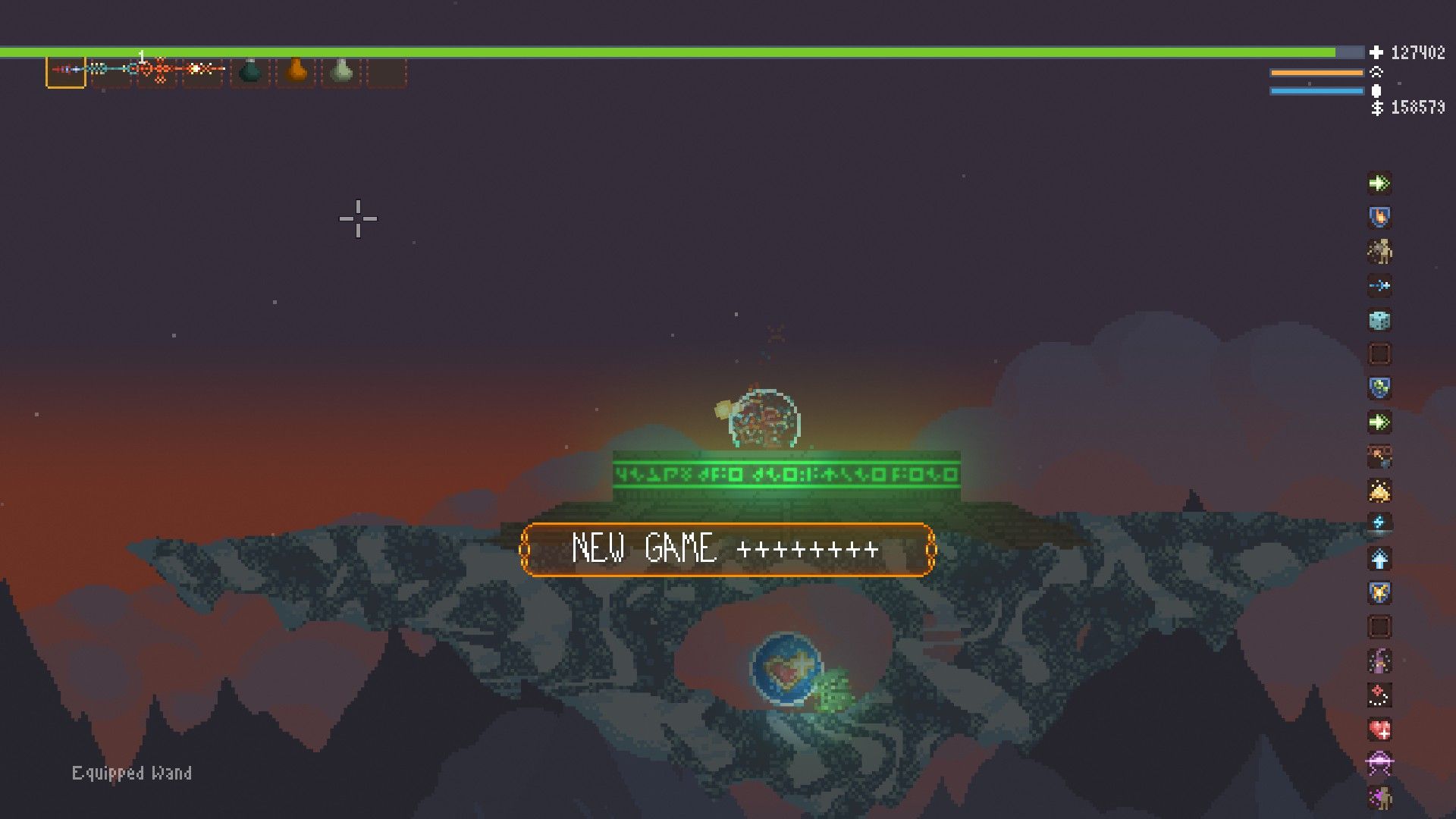
Task: Click the dollar sign next to the money counter
Action: point(1376,108)
